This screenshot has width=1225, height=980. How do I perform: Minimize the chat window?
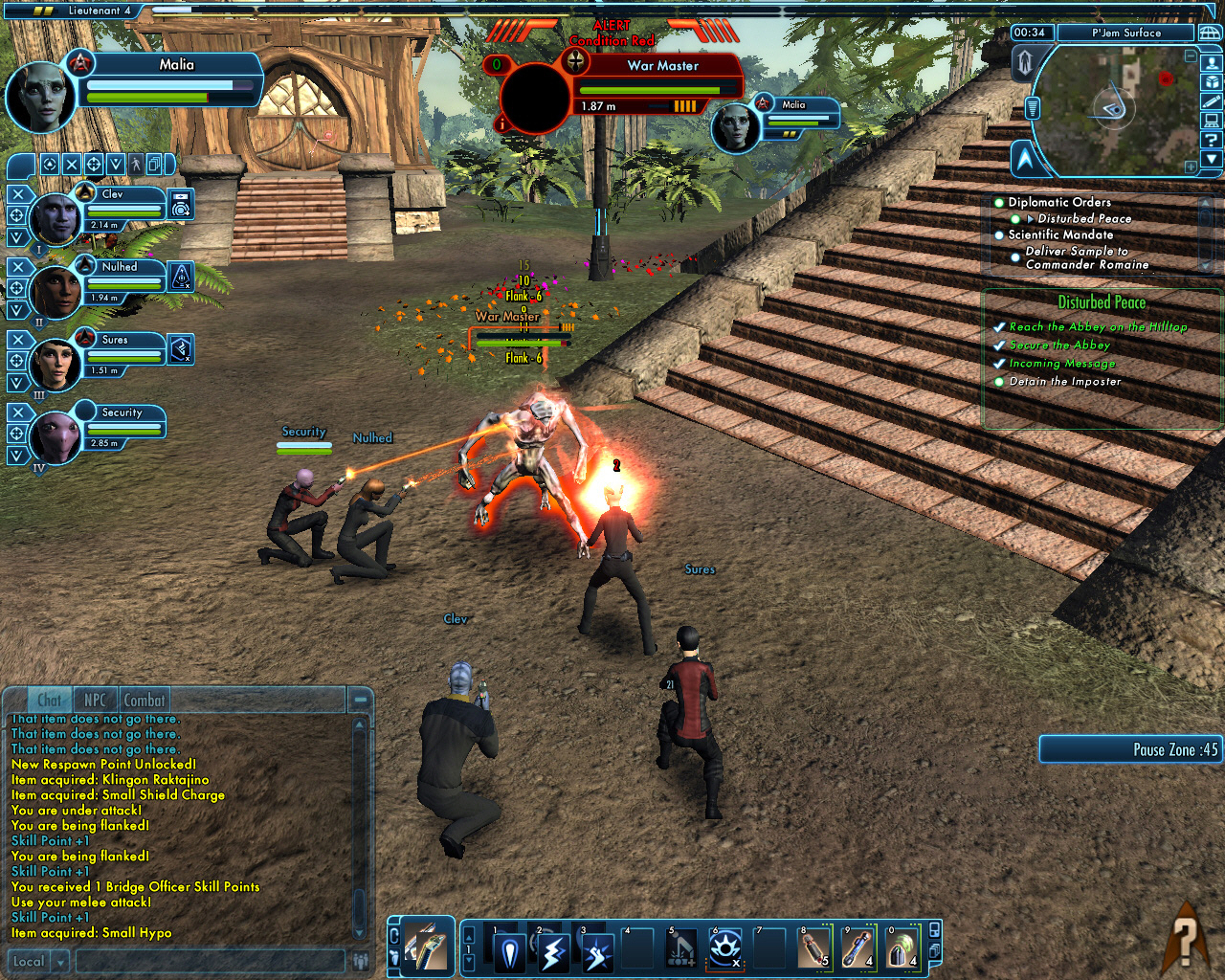click(x=361, y=700)
